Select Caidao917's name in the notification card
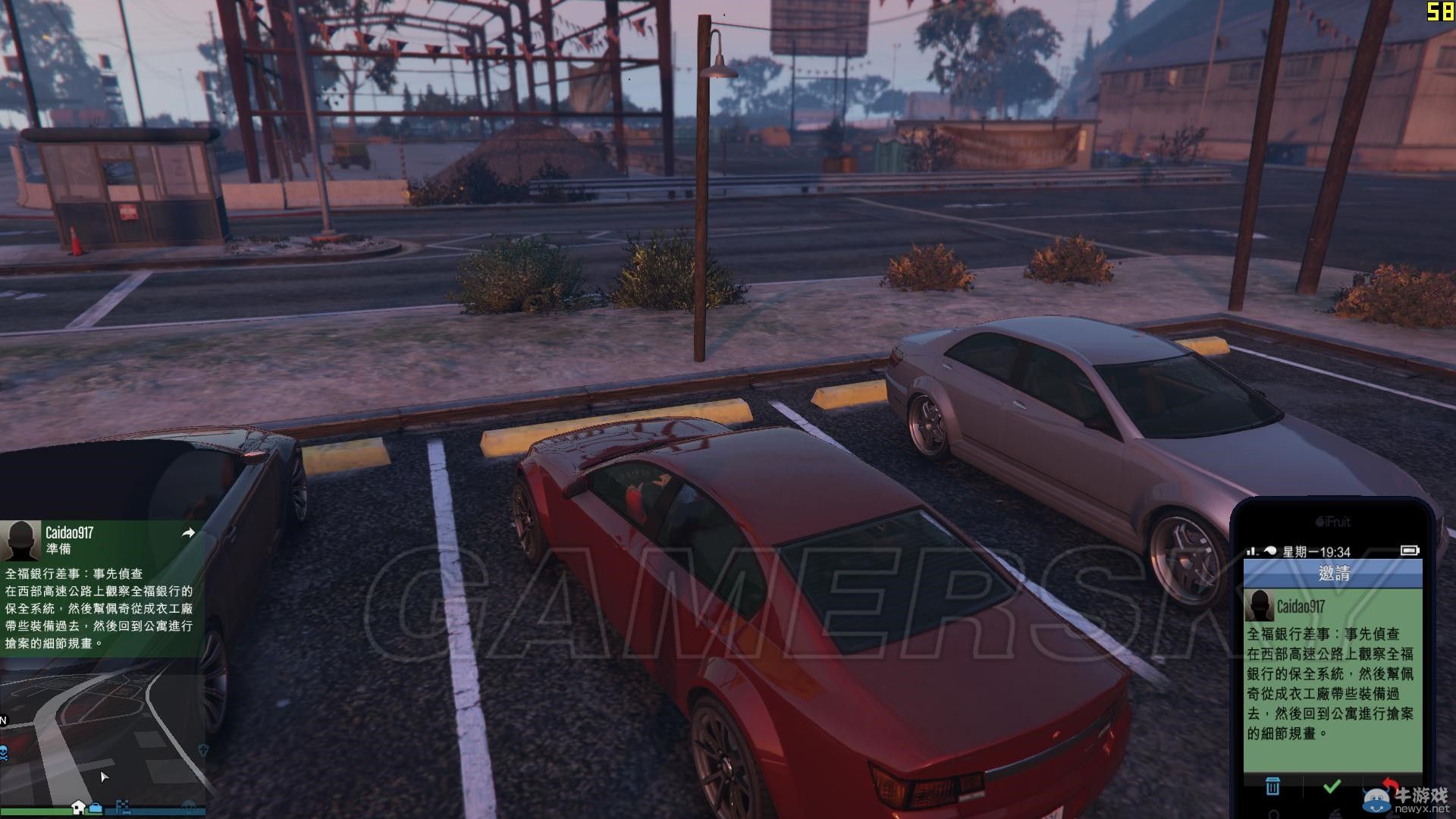 69,533
